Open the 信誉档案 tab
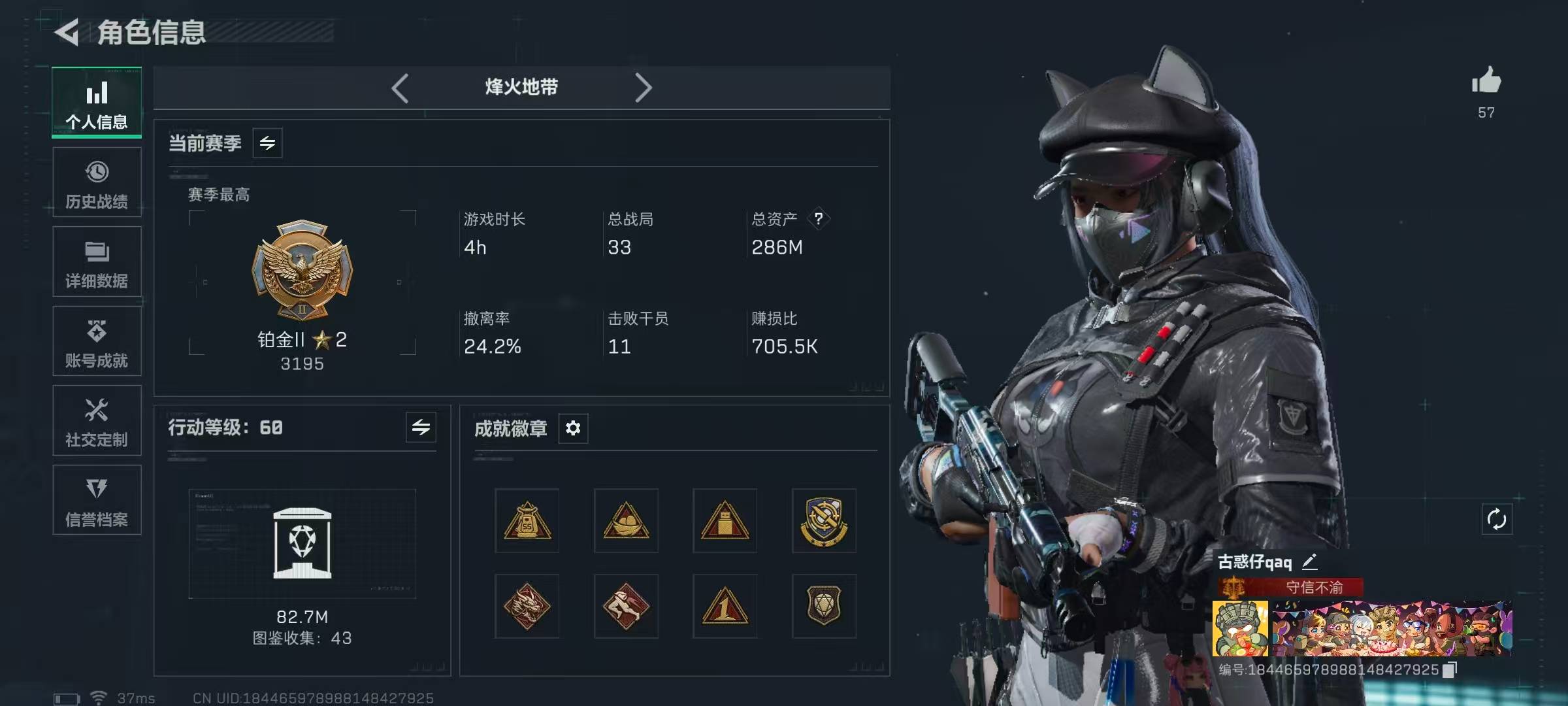The width and height of the screenshot is (1568, 706). tap(97, 501)
